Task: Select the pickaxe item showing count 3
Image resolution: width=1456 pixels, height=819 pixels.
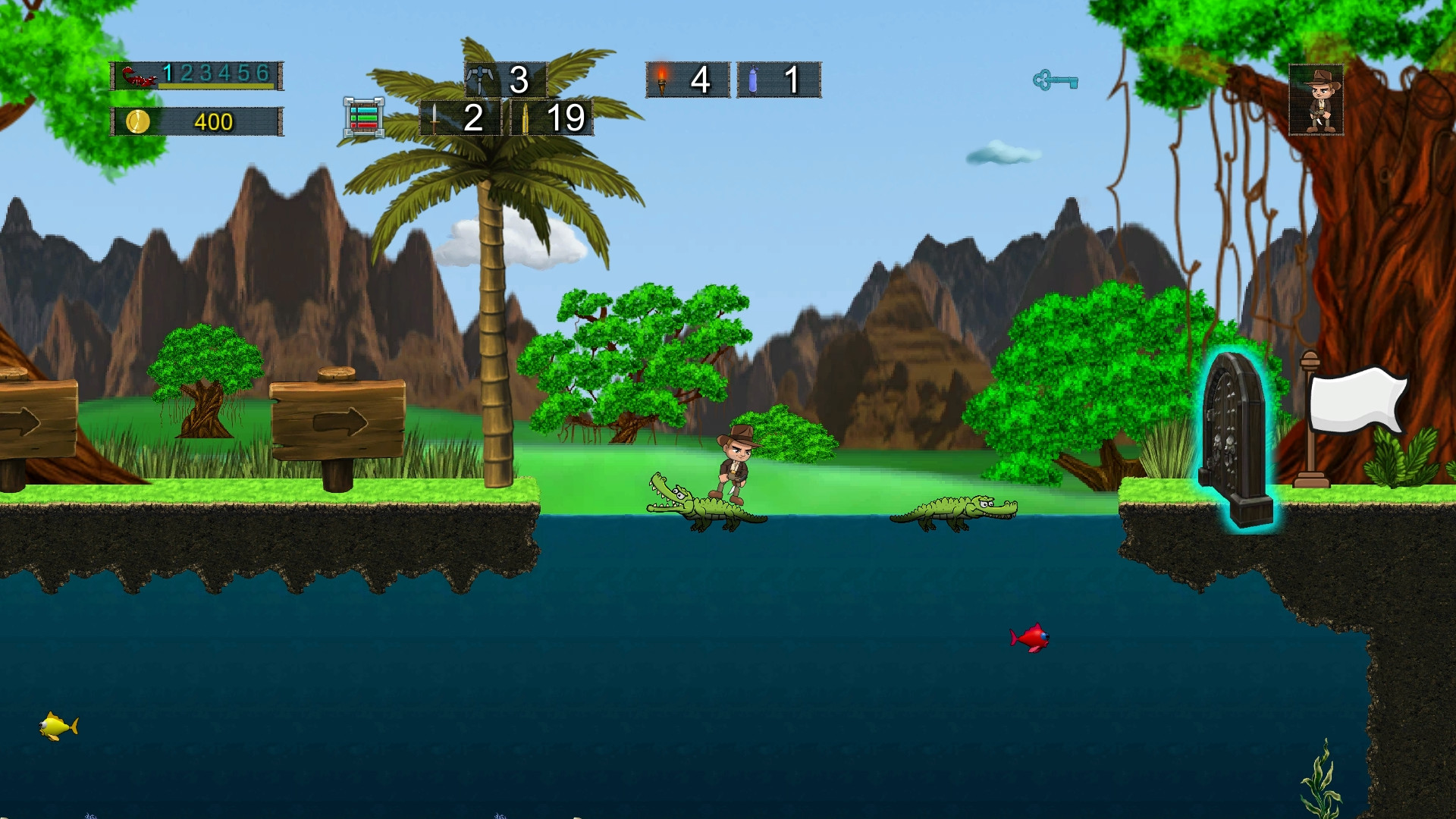Action: coord(481,78)
